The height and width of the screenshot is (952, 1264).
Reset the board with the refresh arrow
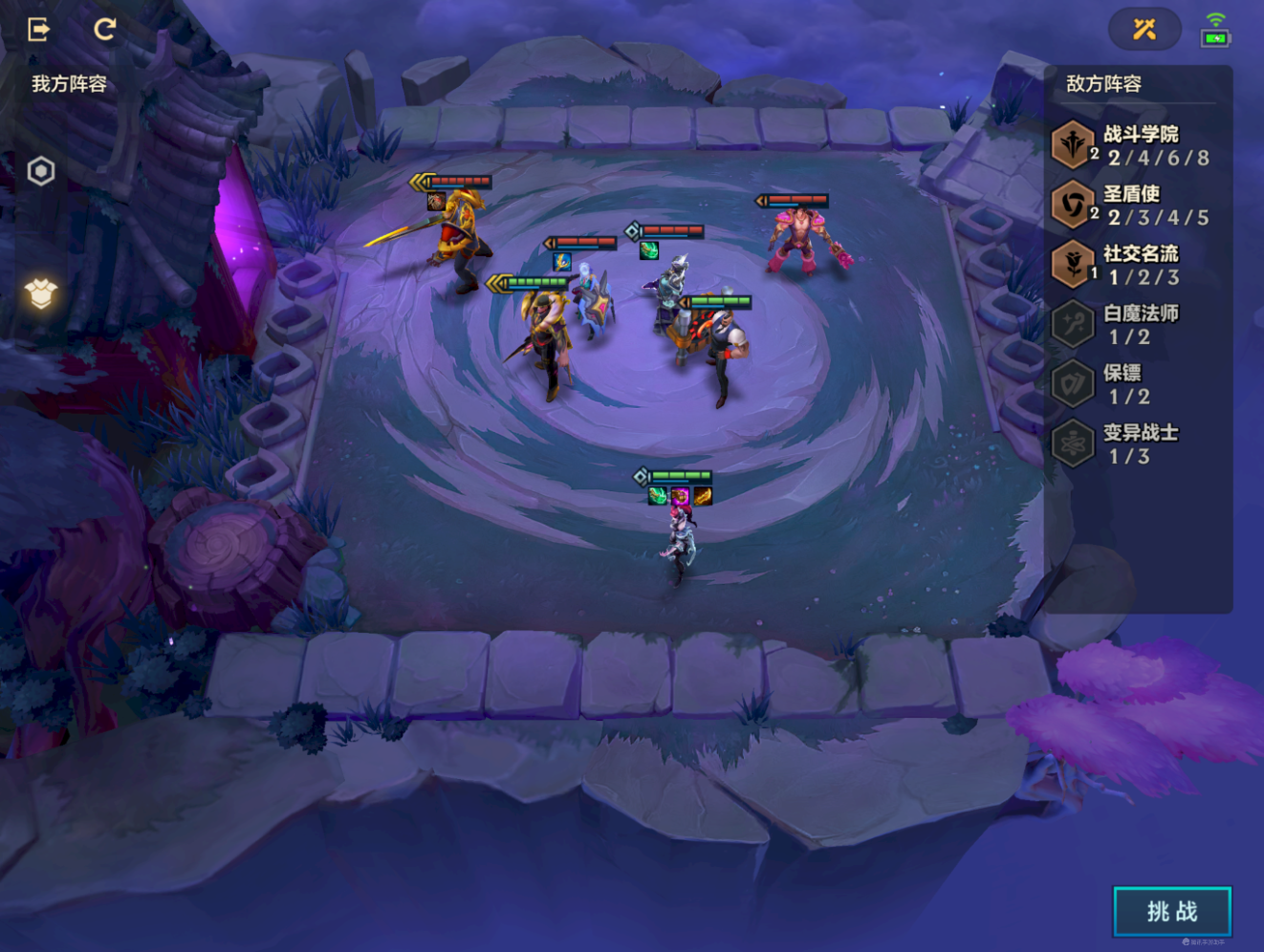104,30
